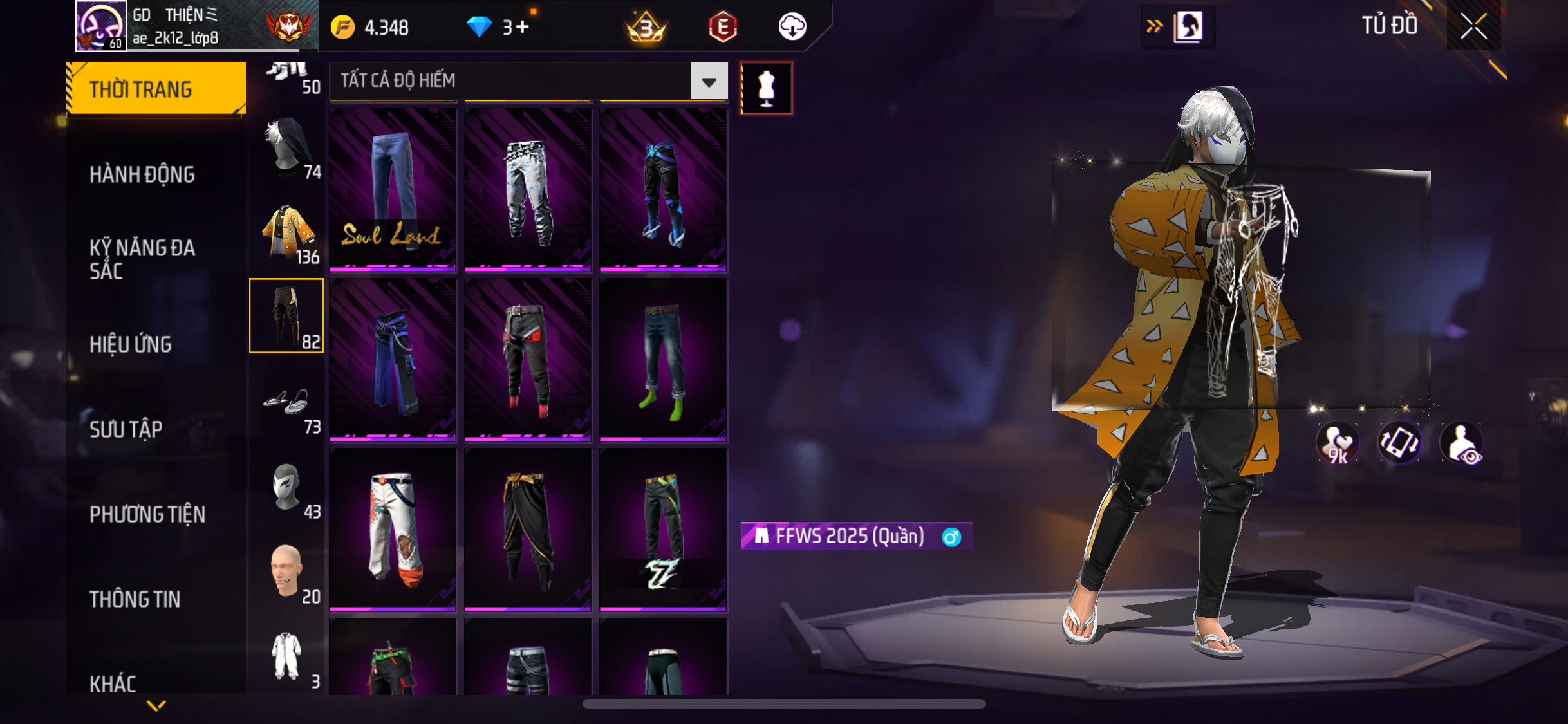
Task: Click the mannequin outfit preset button
Action: (766, 88)
